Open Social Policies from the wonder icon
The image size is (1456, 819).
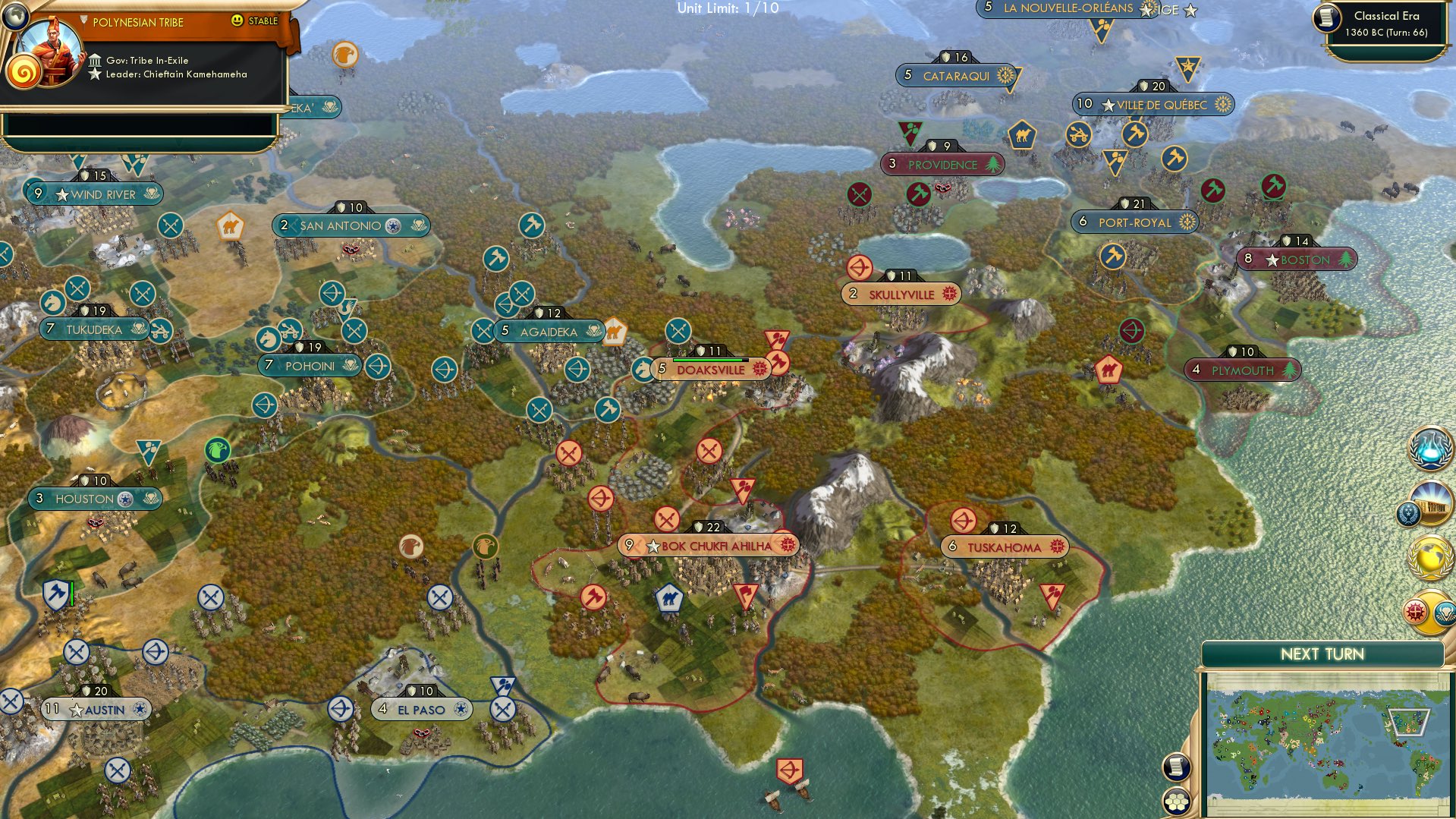pos(1431,502)
